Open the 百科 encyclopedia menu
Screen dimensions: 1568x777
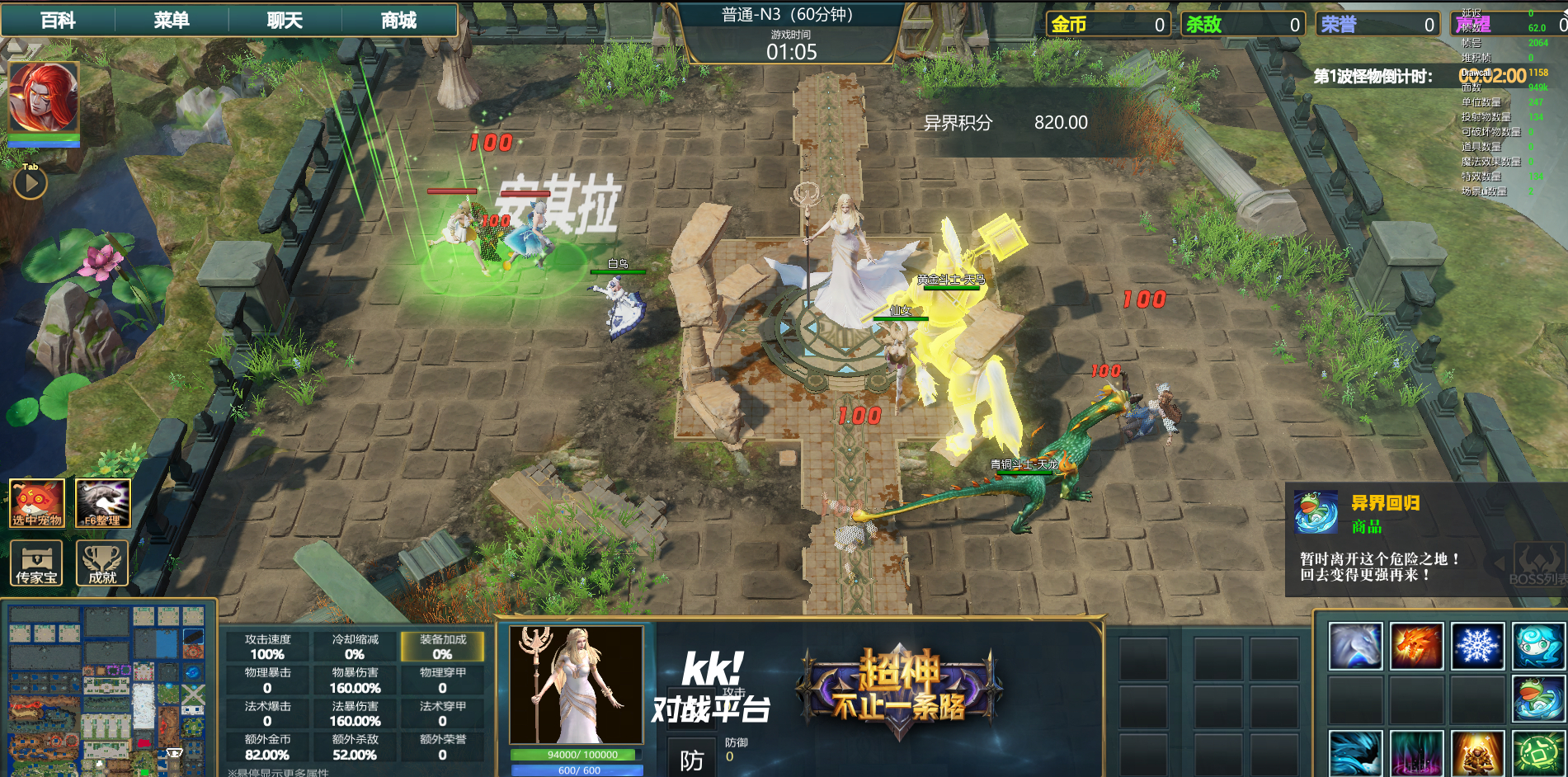tap(58, 20)
